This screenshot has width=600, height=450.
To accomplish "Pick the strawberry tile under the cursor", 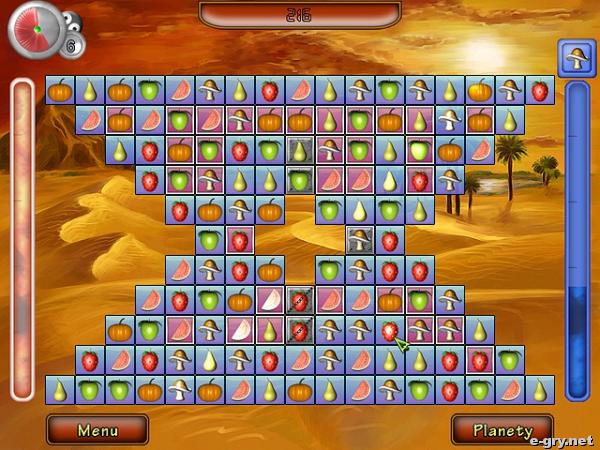I will [x=390, y=330].
